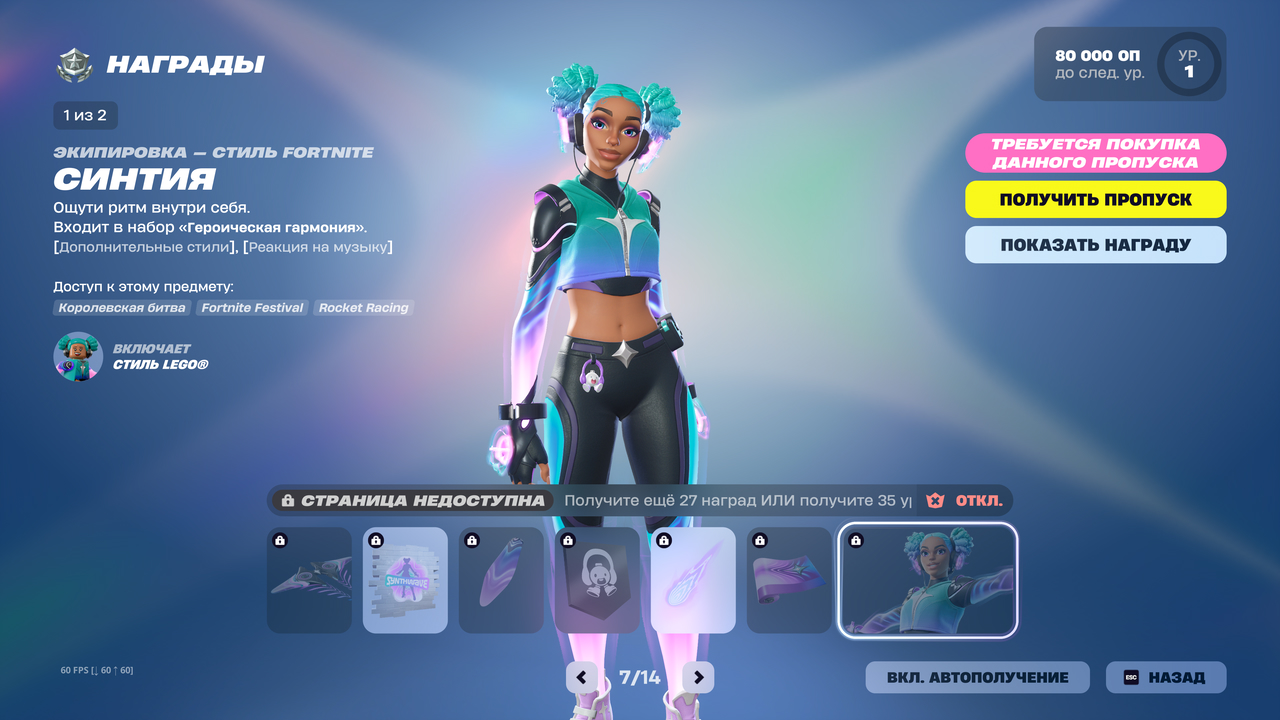The image size is (1280, 720).
Task: Select the rolled purple wrap reward tile
Action: click(x=789, y=580)
